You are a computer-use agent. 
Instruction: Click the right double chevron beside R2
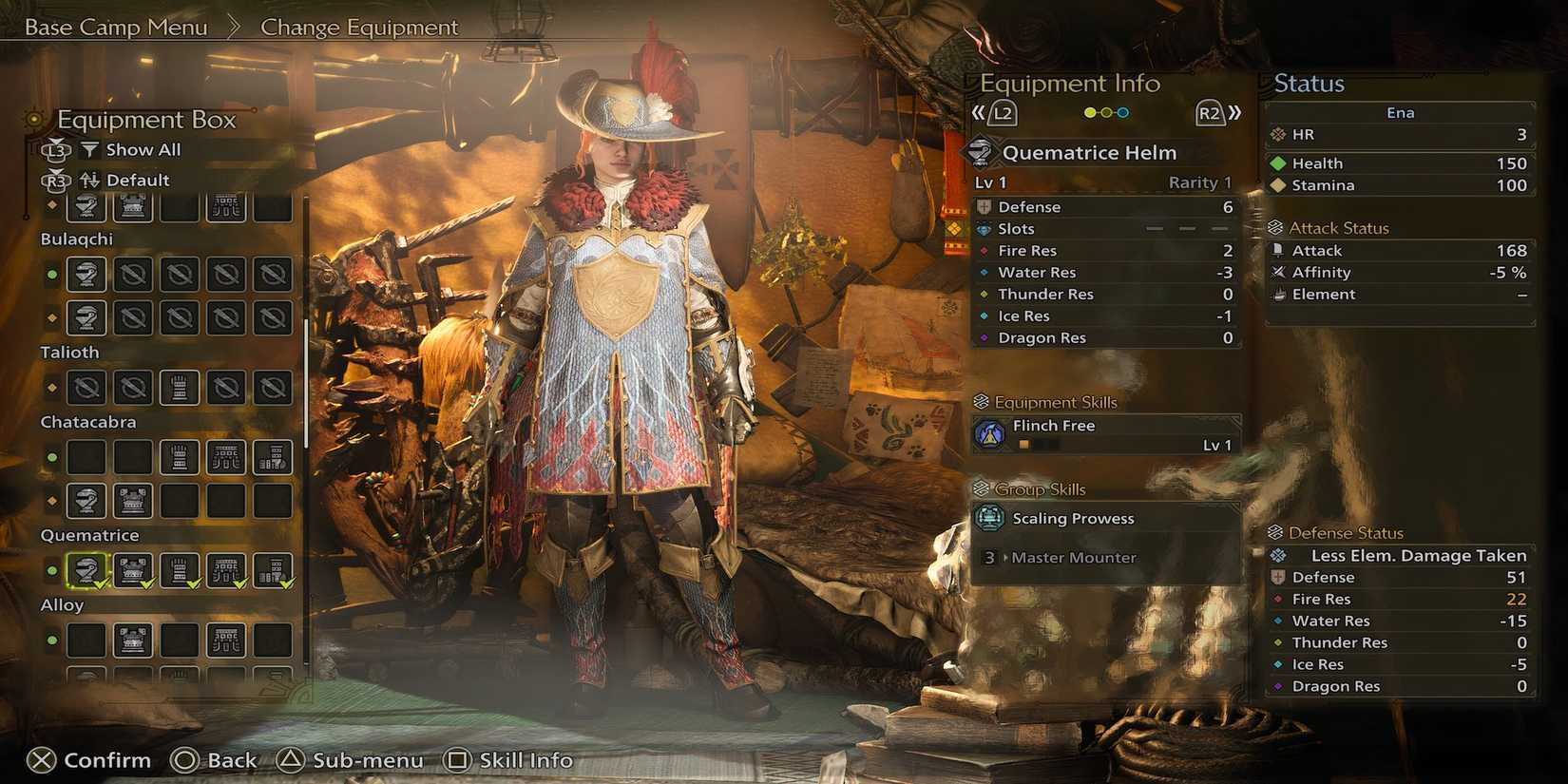tap(1233, 111)
